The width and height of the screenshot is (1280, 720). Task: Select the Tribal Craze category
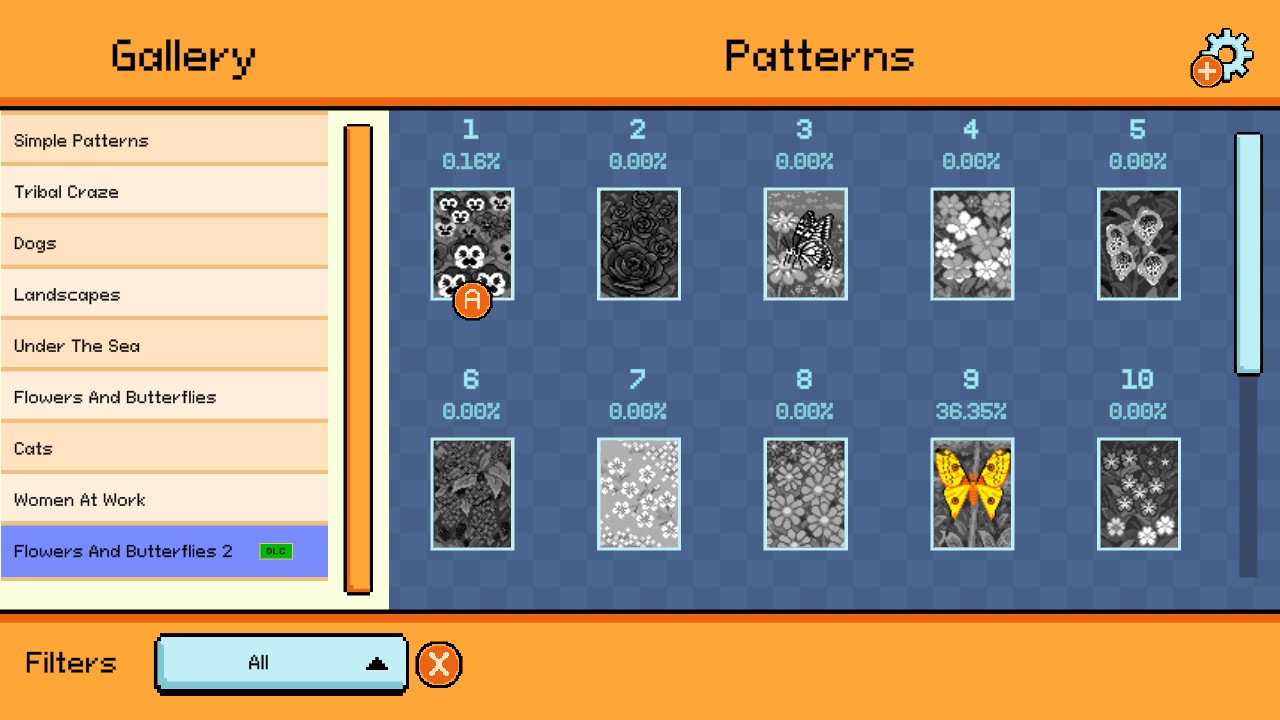(165, 192)
